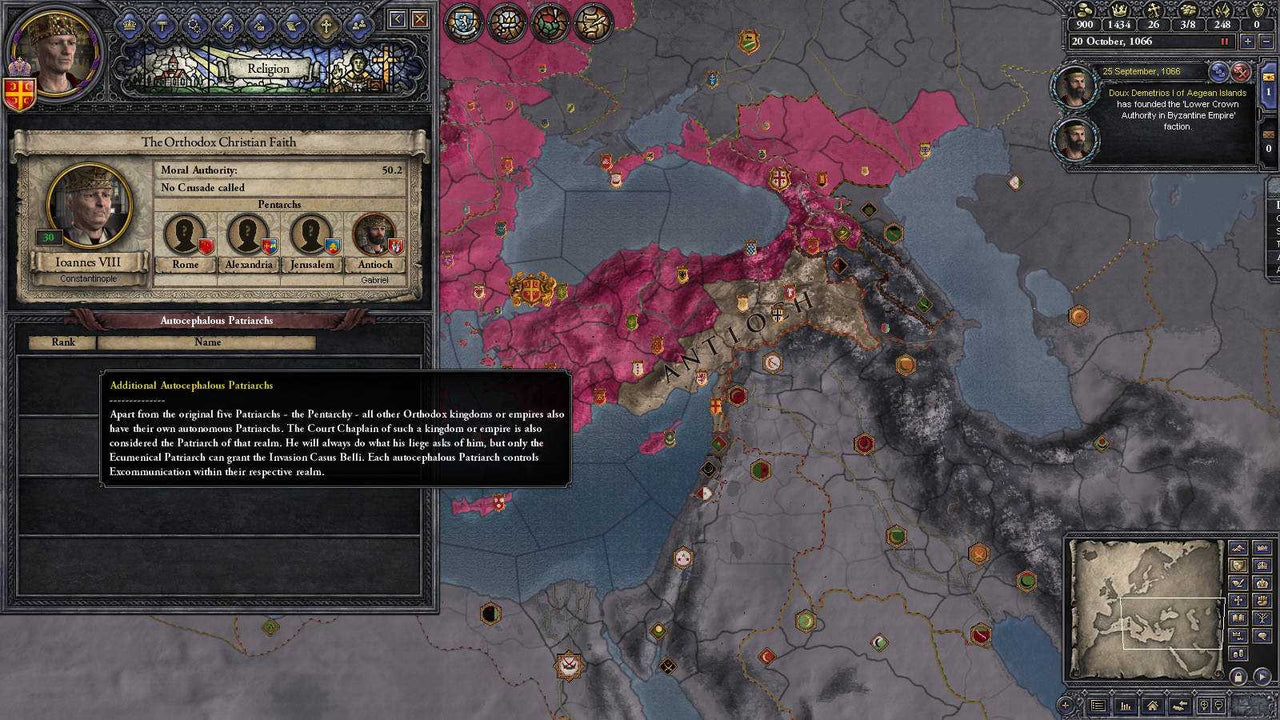Click the home icon to view your capital
Viewport: 1280px width, 720px height.
pyautogui.click(x=1152, y=707)
